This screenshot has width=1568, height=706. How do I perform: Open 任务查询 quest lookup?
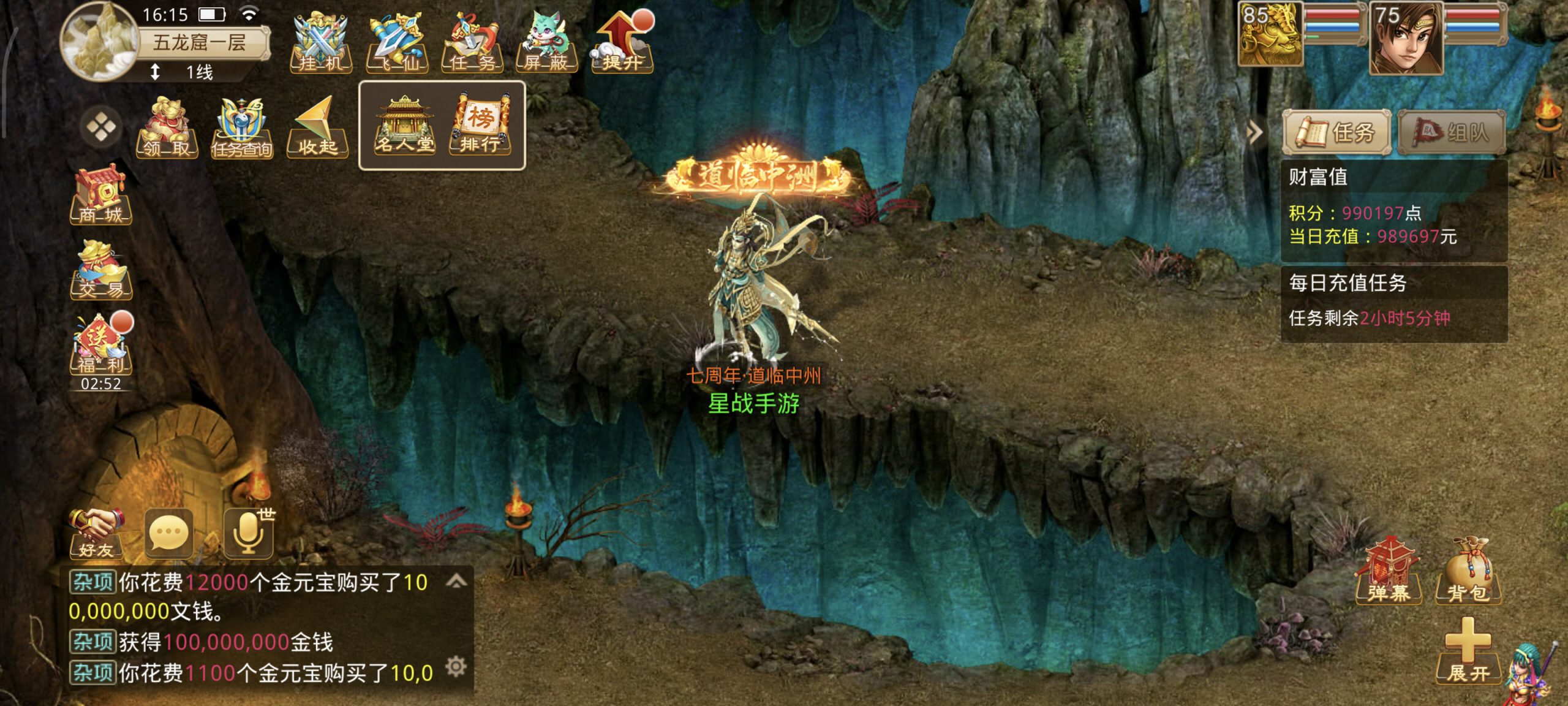(x=241, y=127)
